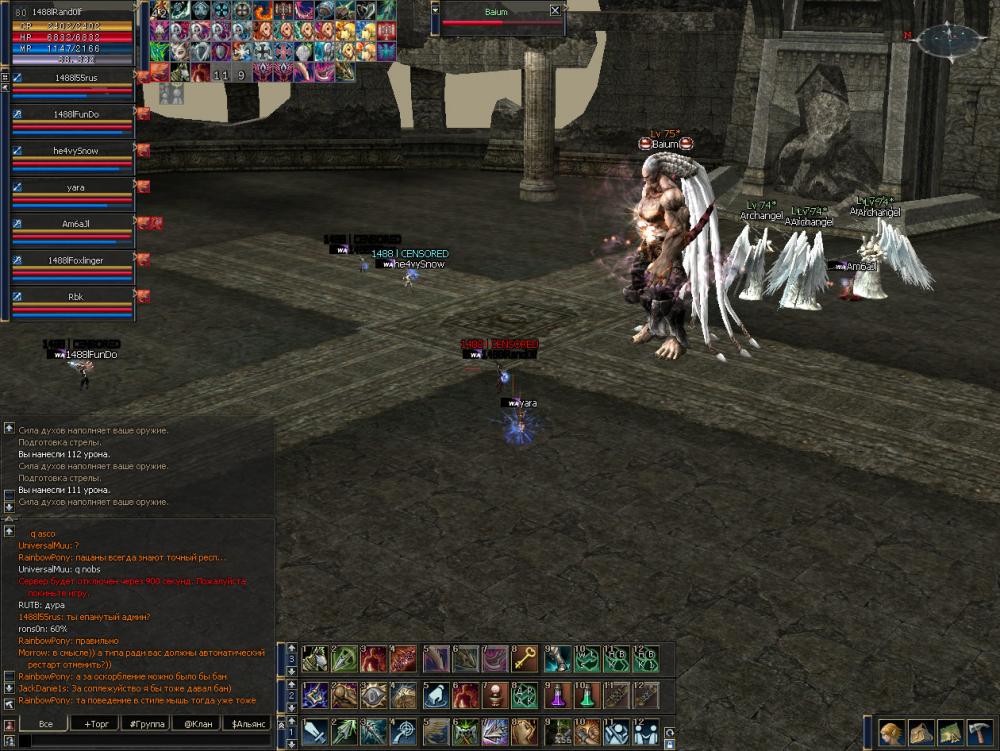This screenshot has height=751, width=1000.
Task: Select party member he4vySnow
Action: [x=74, y=151]
